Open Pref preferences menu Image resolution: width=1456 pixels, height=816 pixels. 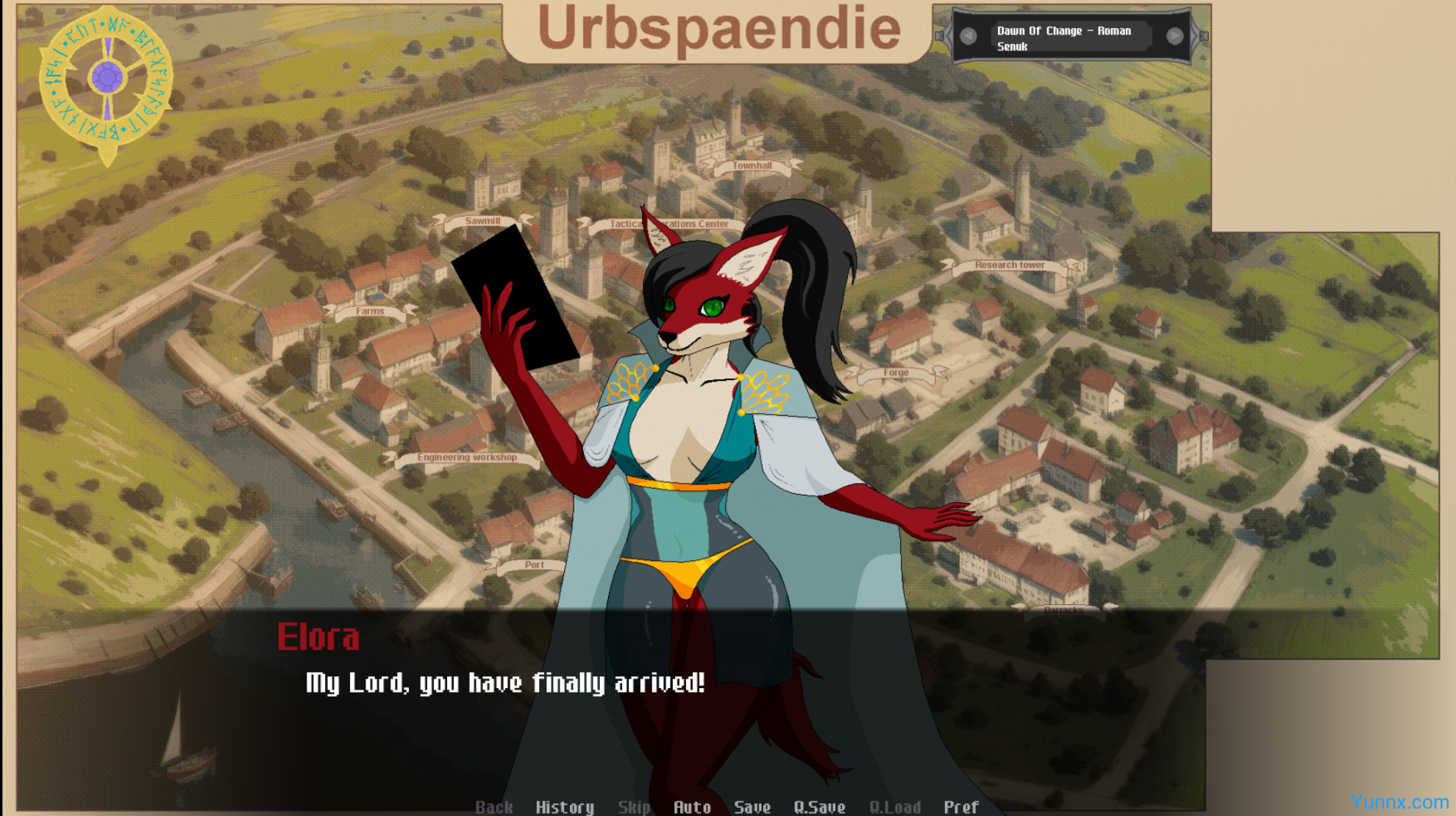click(x=961, y=806)
